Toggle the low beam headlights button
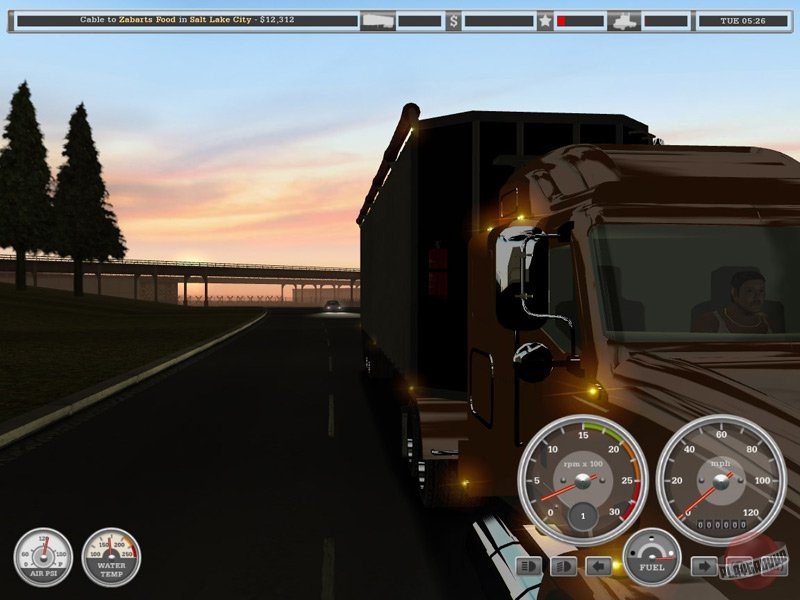The height and width of the screenshot is (600, 800). 563,567
